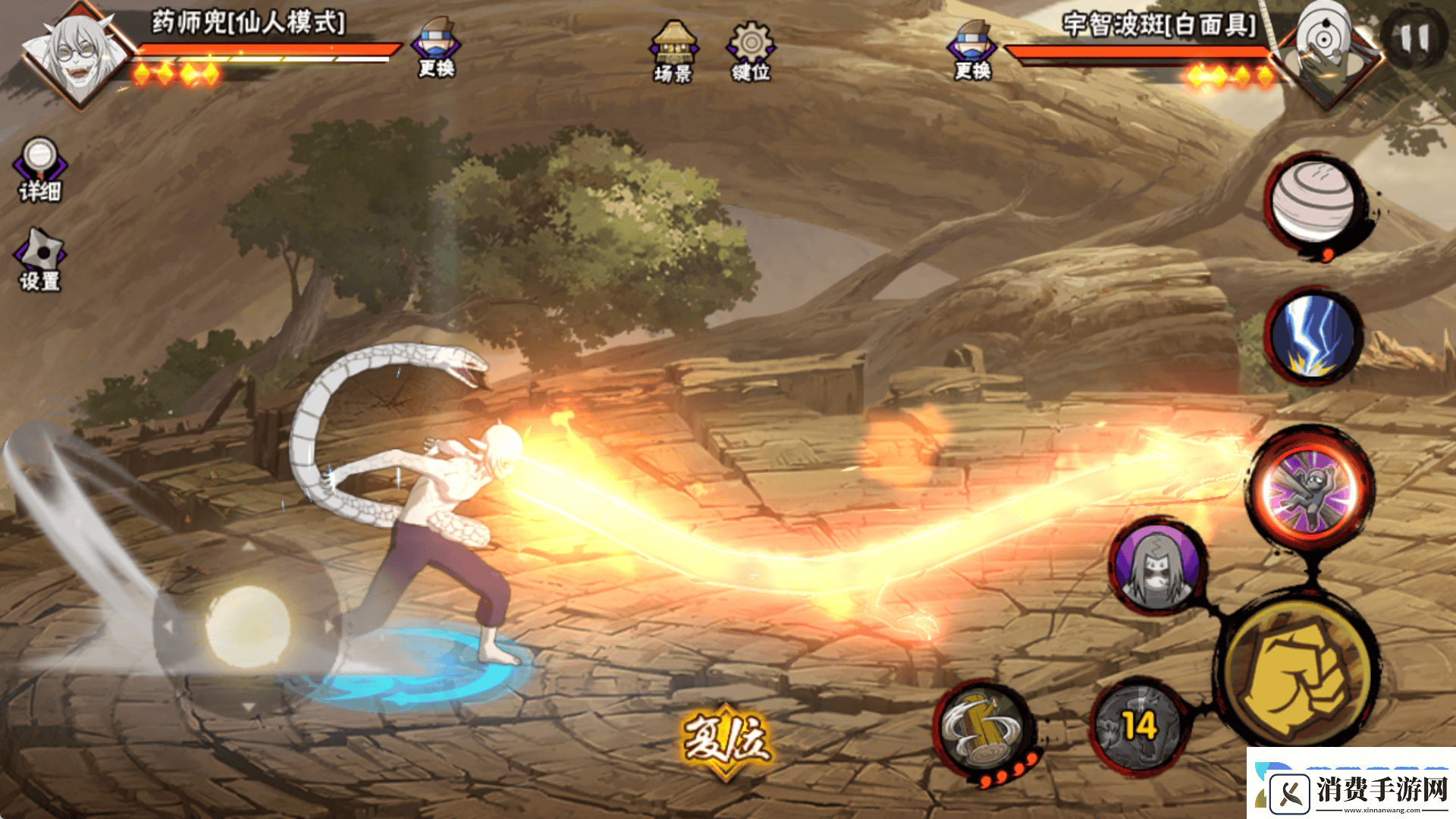This screenshot has height=819, width=1456.
Task: Use the wooden log substitution skill
Action: (x=983, y=730)
